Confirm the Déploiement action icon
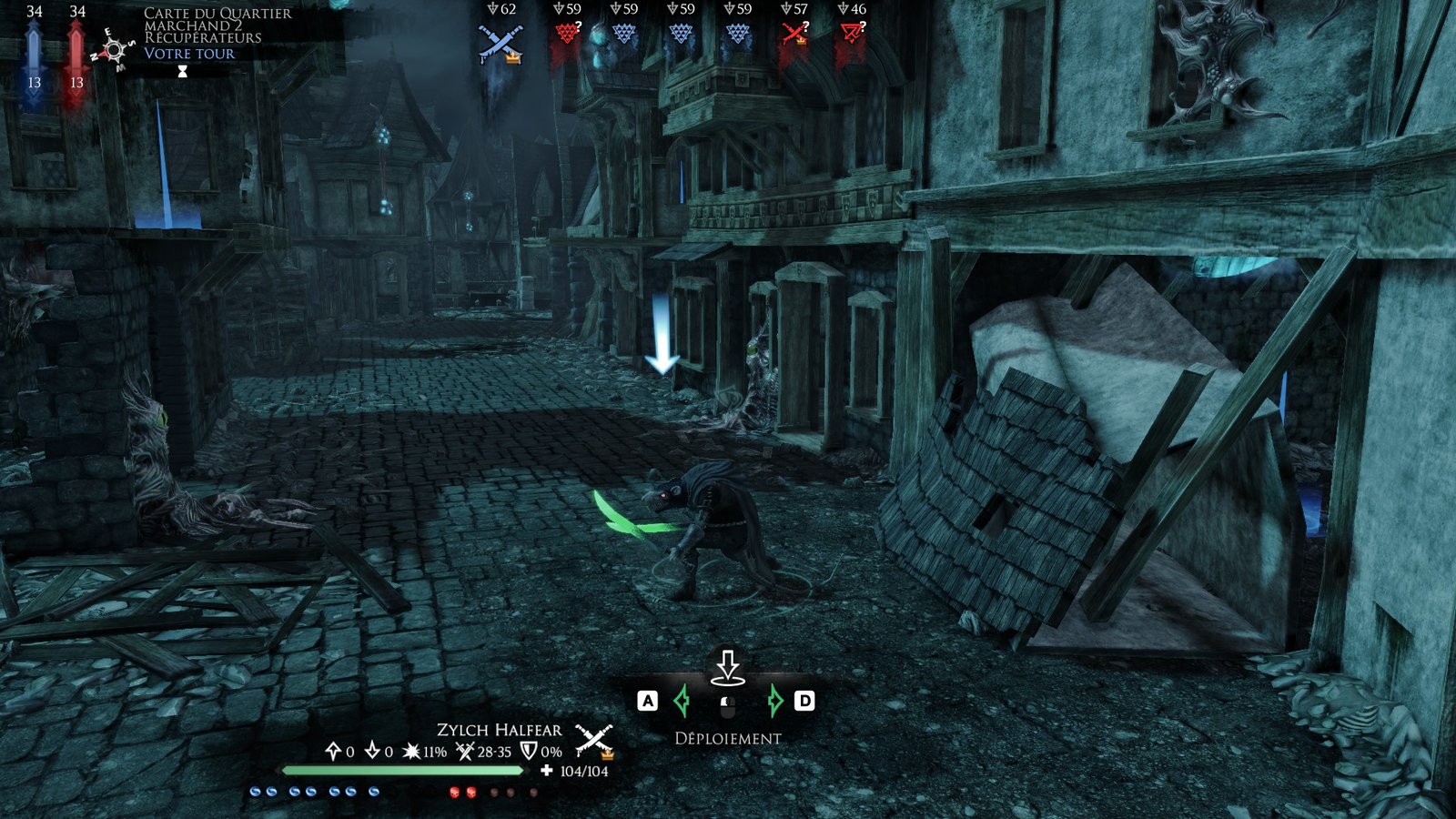The image size is (1456, 819). tap(727, 666)
